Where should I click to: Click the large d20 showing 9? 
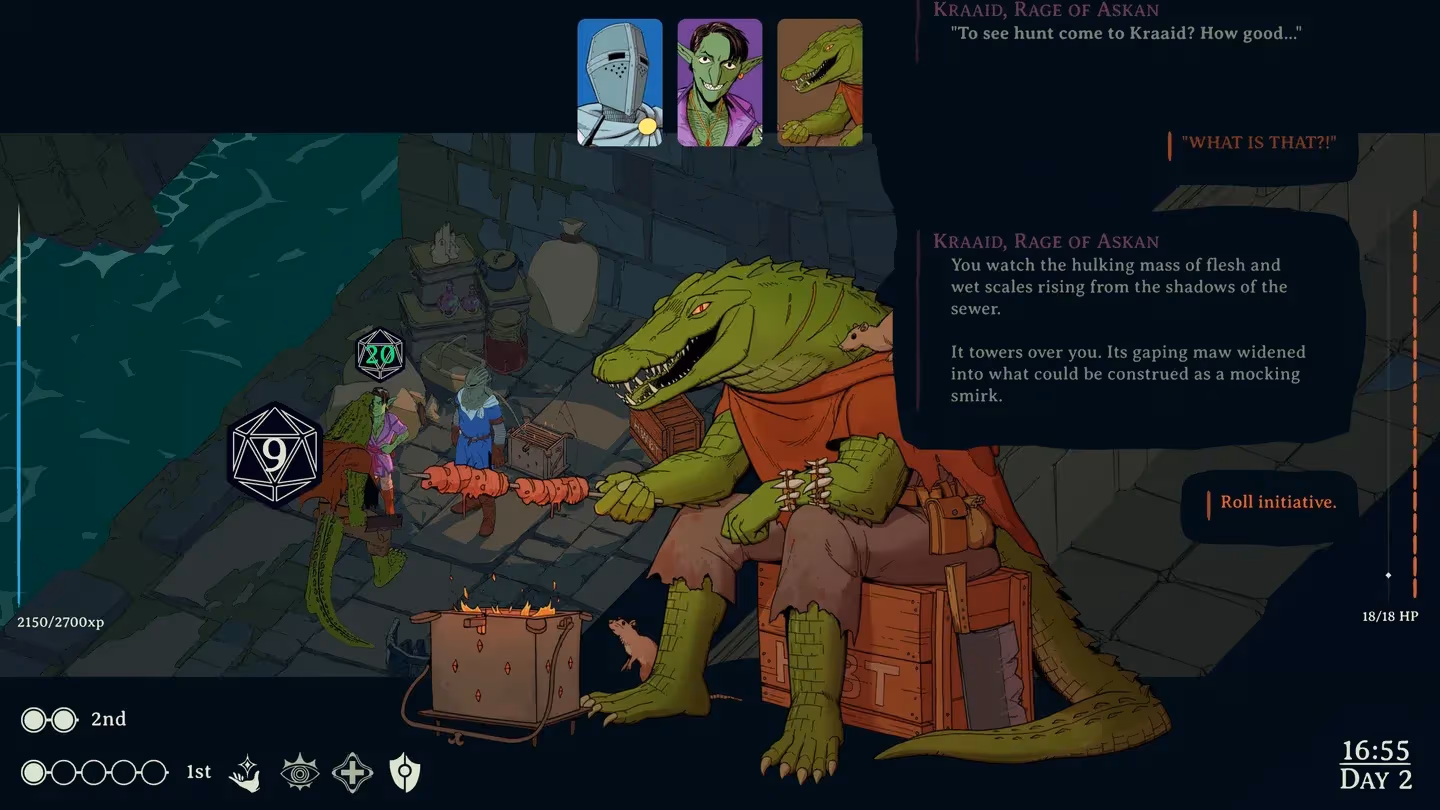tap(274, 456)
